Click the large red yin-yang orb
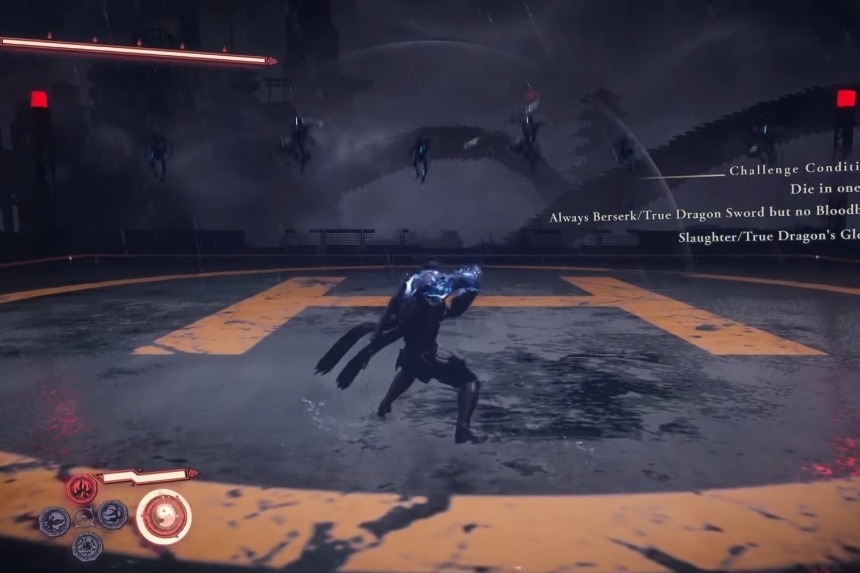Screen dimensions: 860x573 [x=163, y=516]
